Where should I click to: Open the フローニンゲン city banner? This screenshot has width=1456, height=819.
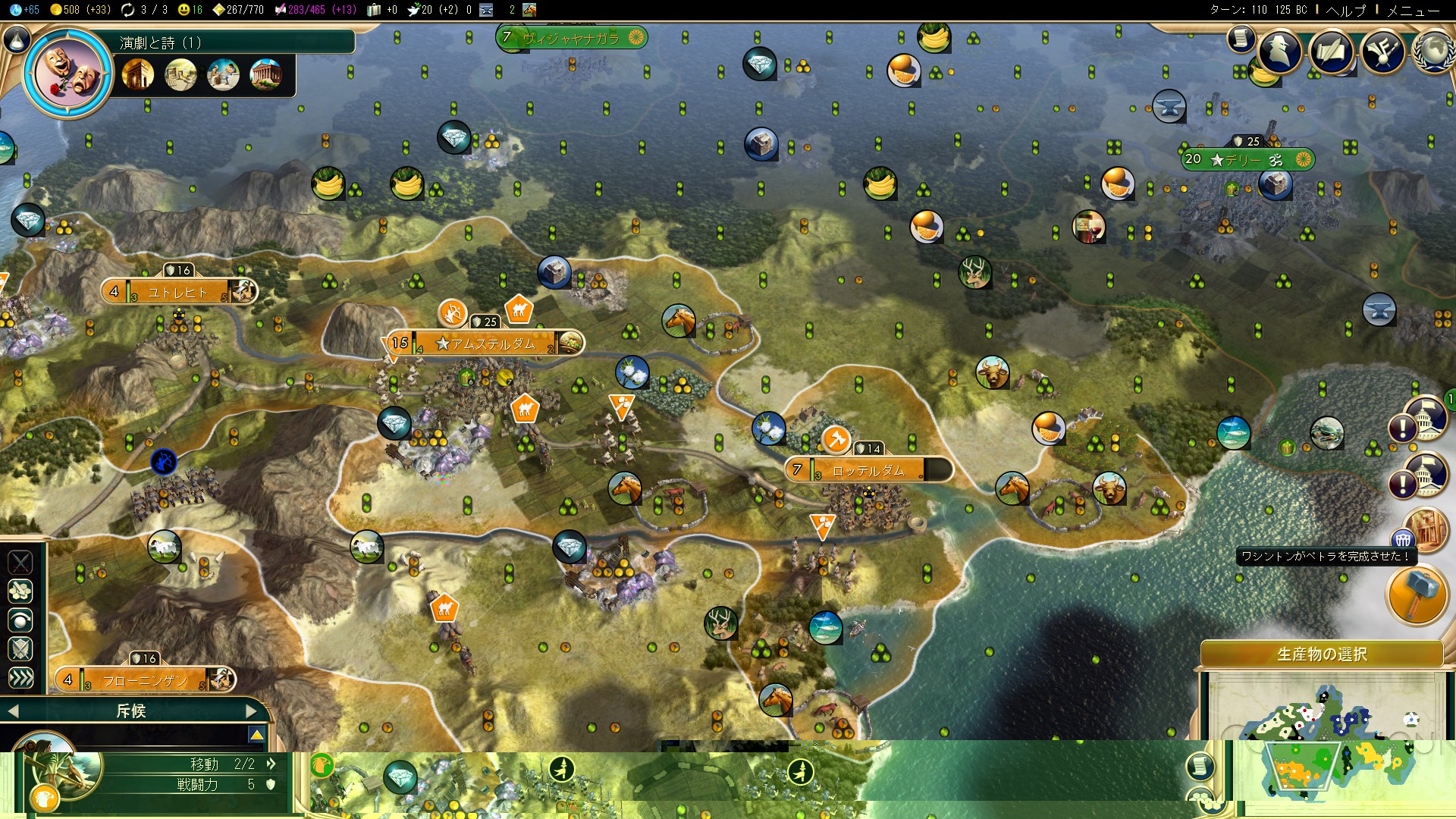(x=144, y=680)
